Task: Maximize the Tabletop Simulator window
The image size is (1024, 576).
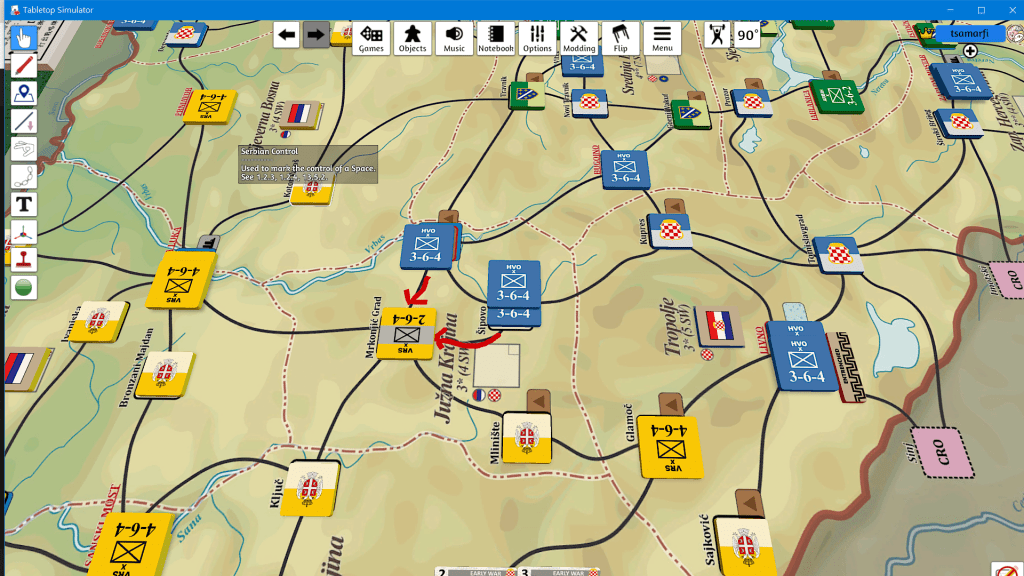Action: coord(980,10)
